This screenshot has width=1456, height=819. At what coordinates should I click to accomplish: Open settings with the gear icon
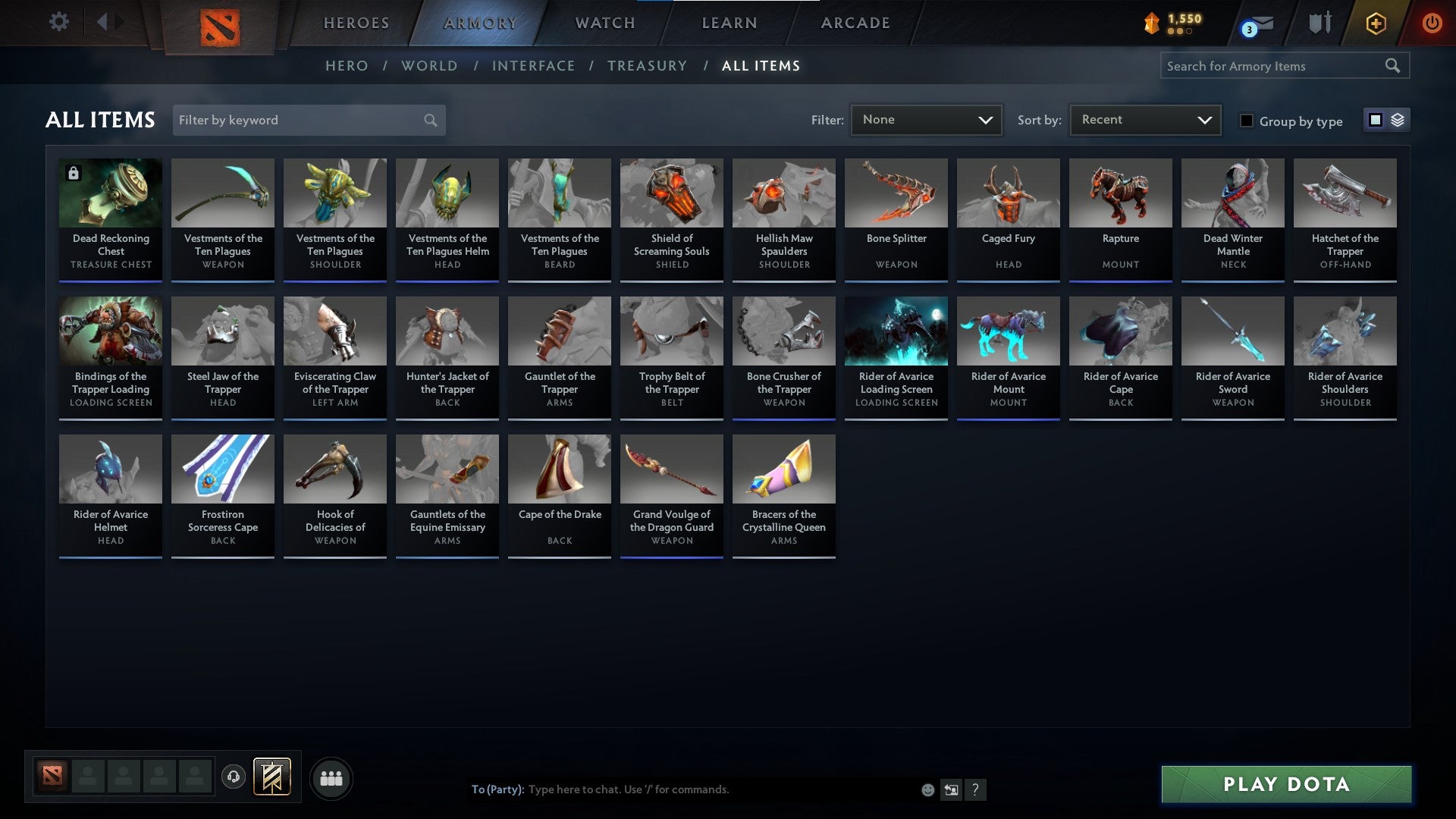coord(59,23)
